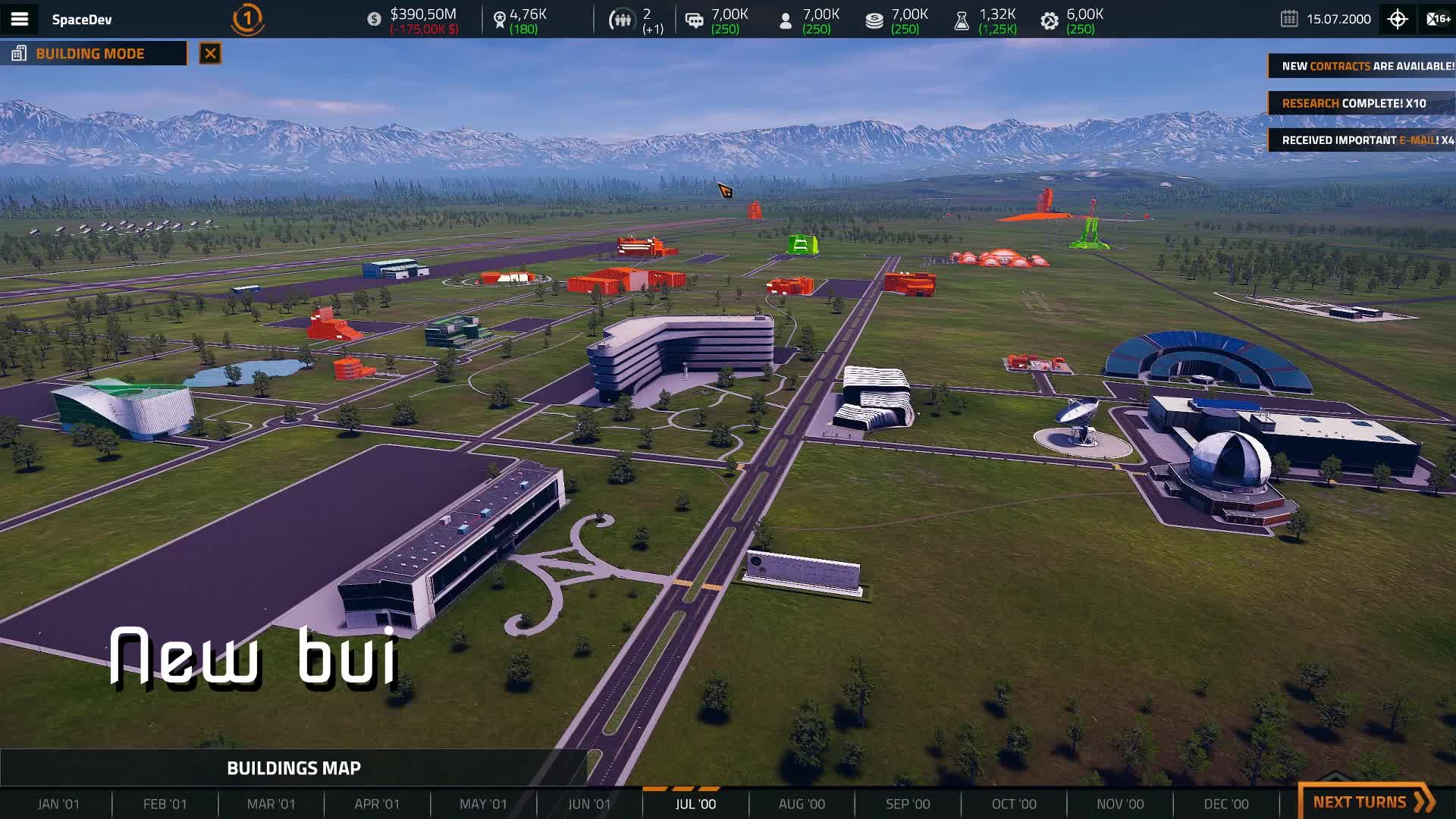
Task: Open the BUILDINGS MAP tab
Action: coord(294,767)
